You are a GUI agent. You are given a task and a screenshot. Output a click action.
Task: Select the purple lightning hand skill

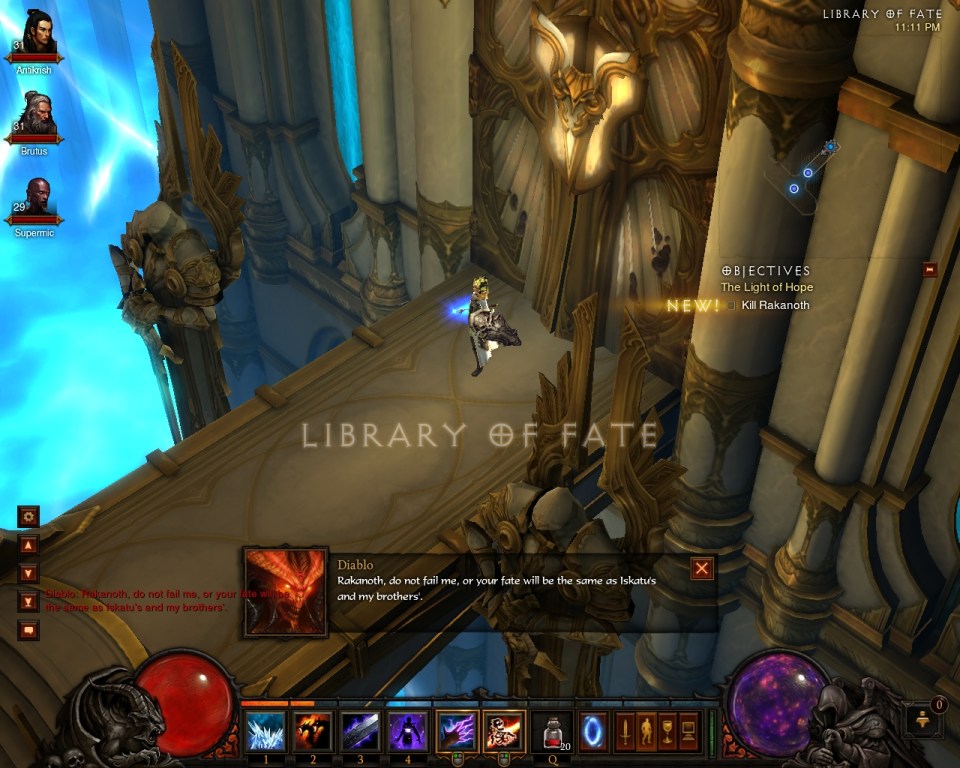point(456,731)
